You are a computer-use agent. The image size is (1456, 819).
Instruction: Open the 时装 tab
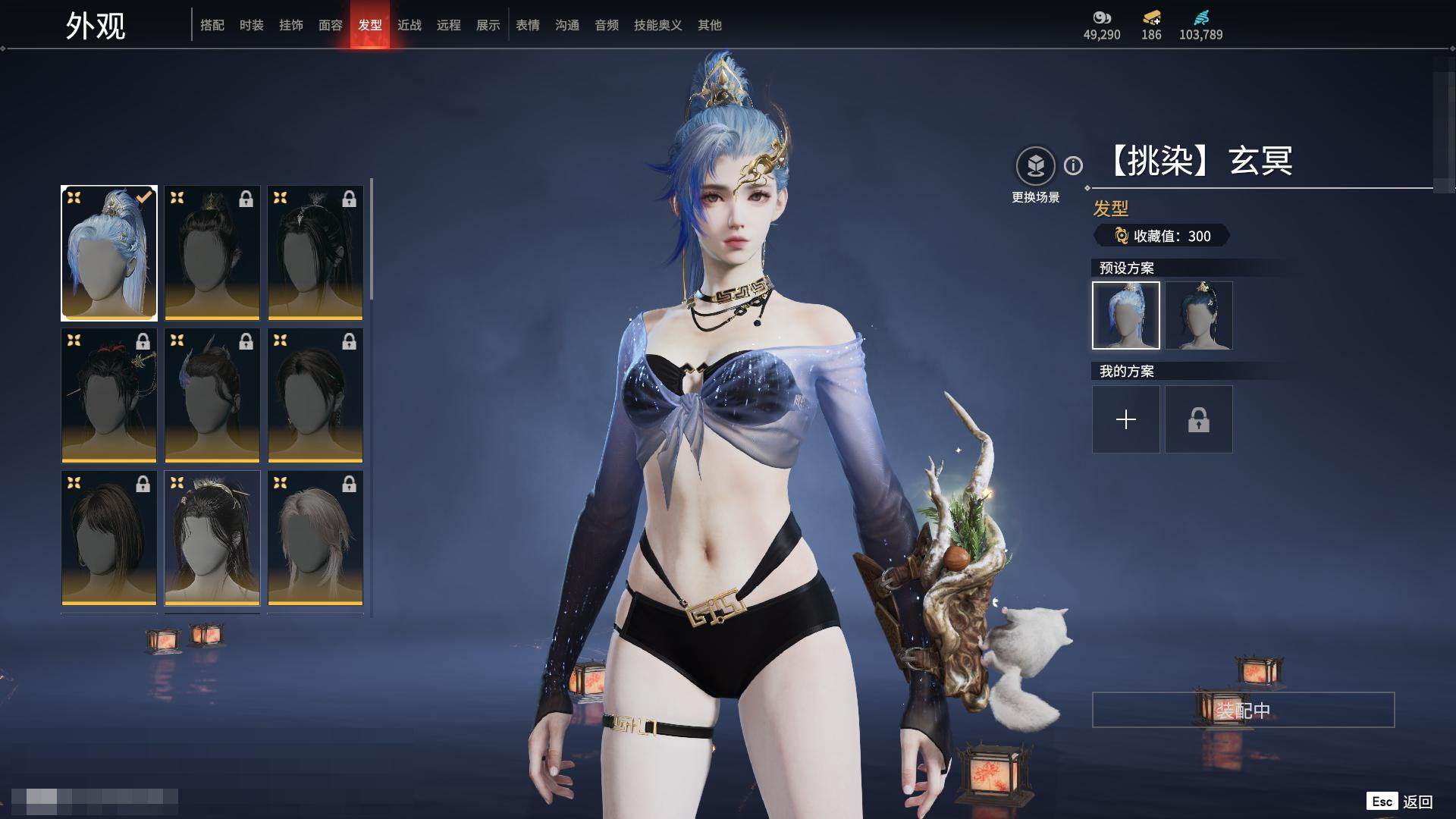click(252, 25)
